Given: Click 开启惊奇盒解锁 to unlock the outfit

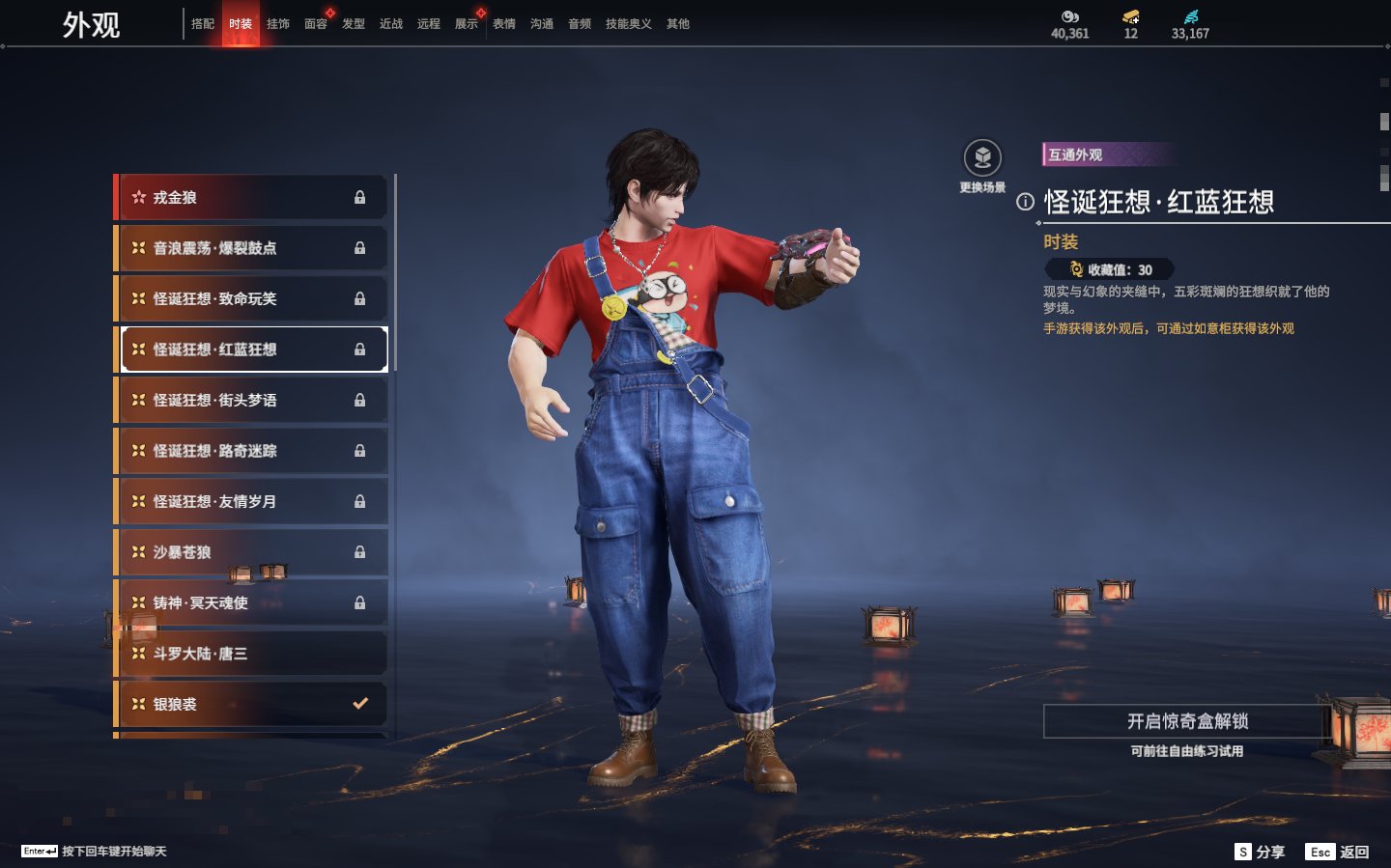Looking at the screenshot, I should coord(1187,721).
